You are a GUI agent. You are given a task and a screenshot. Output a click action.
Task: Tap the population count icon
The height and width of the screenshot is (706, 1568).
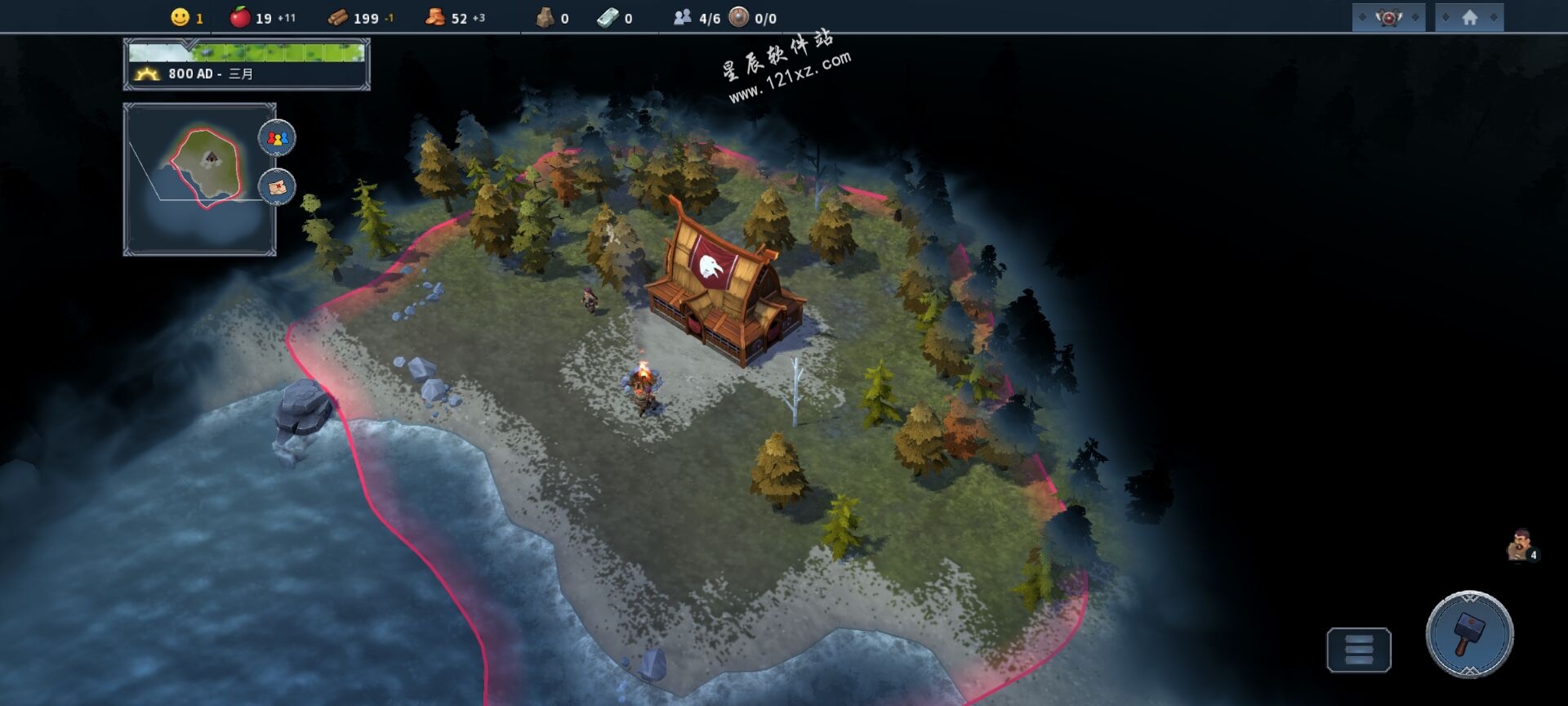683,17
